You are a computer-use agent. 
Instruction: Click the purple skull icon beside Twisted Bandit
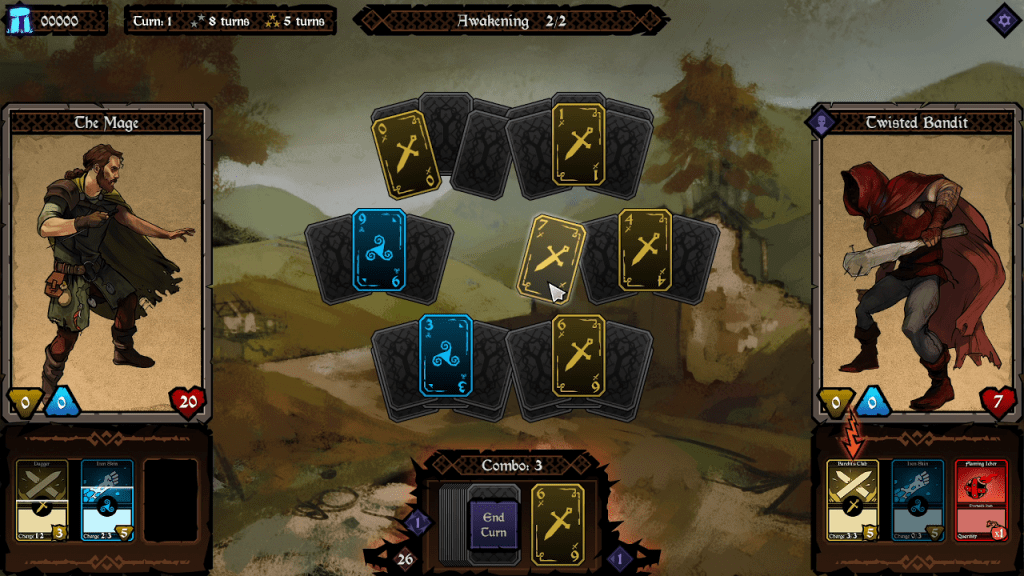click(822, 123)
